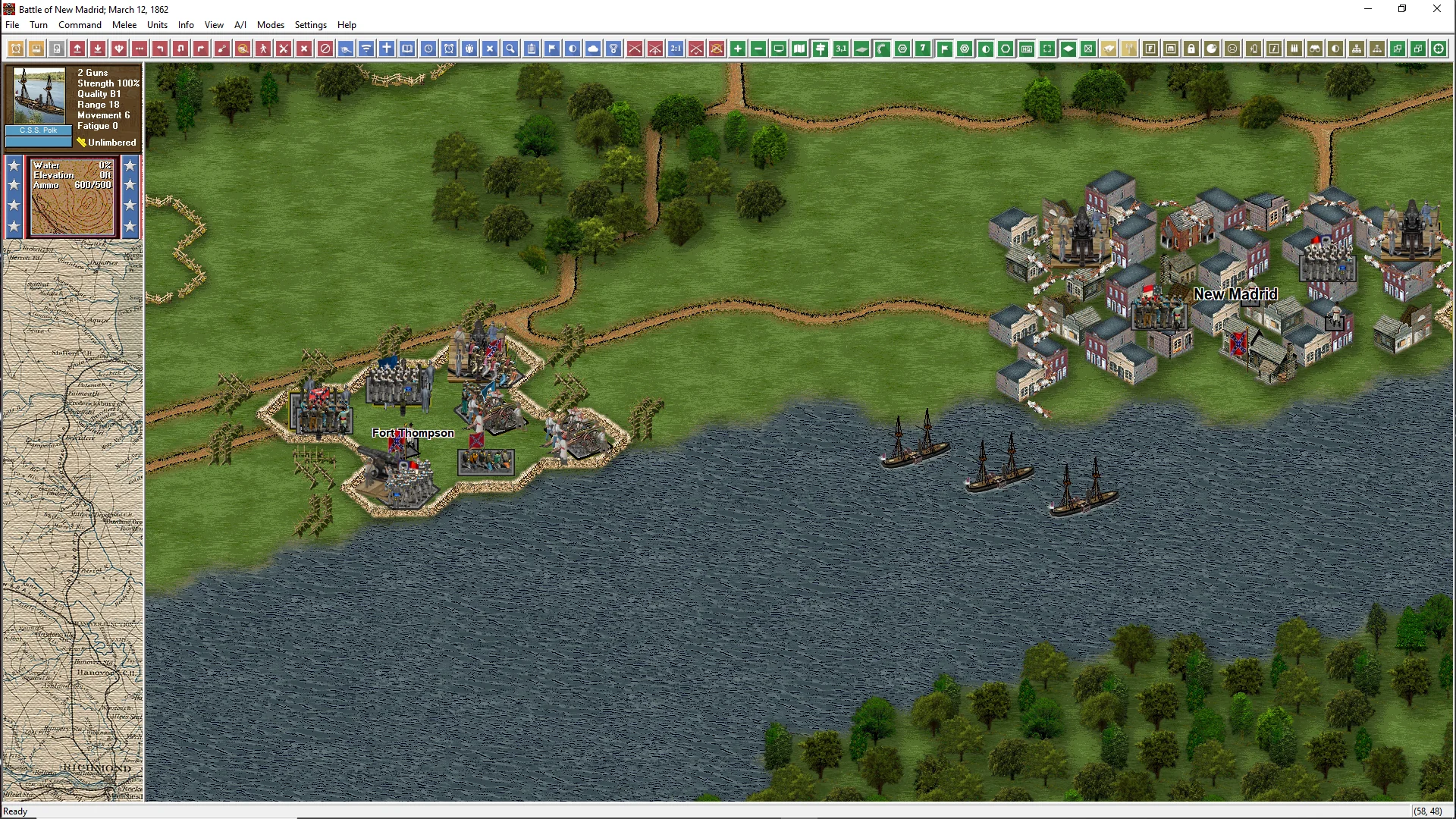Screen dimensions: 1456x819
Task: Click the green HQ toolbar button
Action: [x=1027, y=49]
